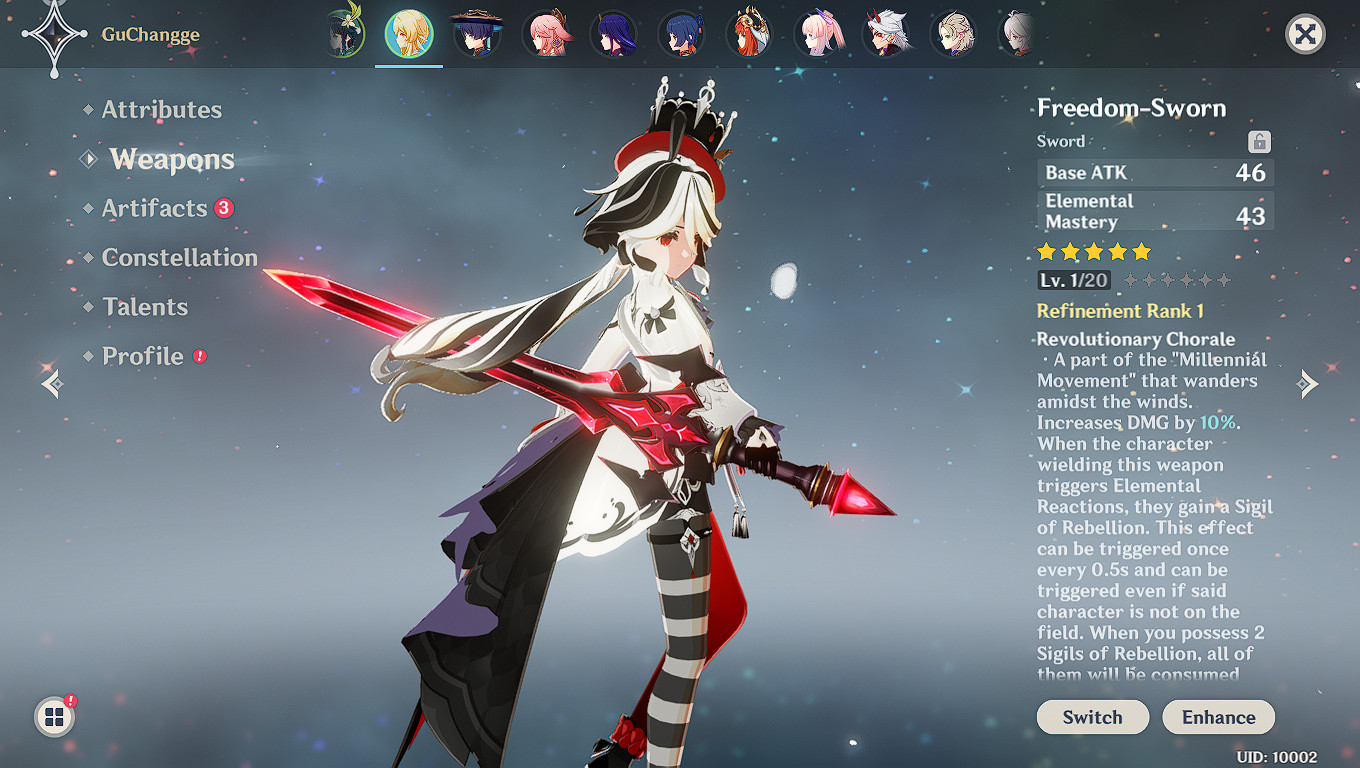Click the left navigation arrow
1360x768 pixels.
(50, 383)
